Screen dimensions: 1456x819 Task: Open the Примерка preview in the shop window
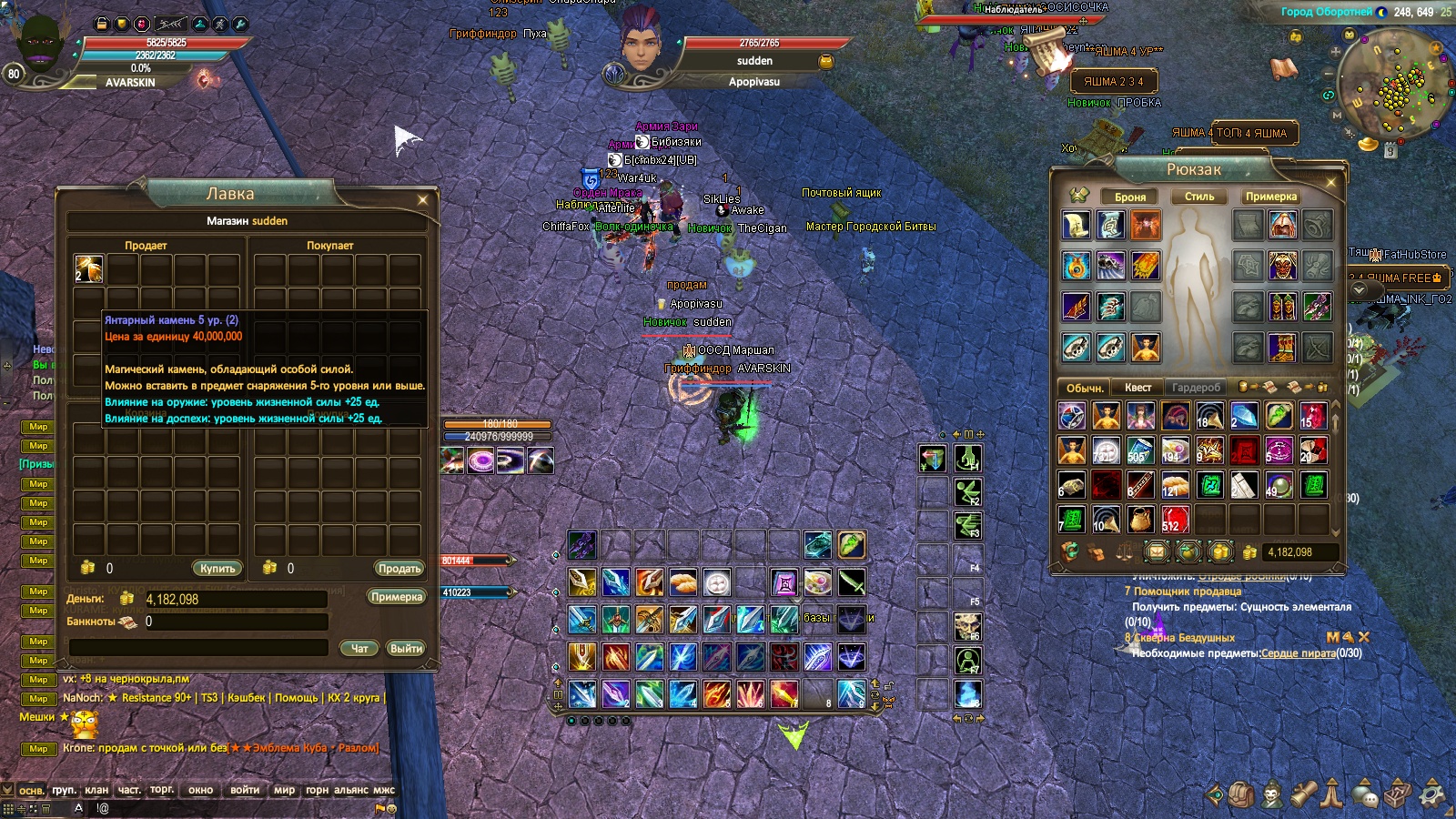click(x=397, y=597)
